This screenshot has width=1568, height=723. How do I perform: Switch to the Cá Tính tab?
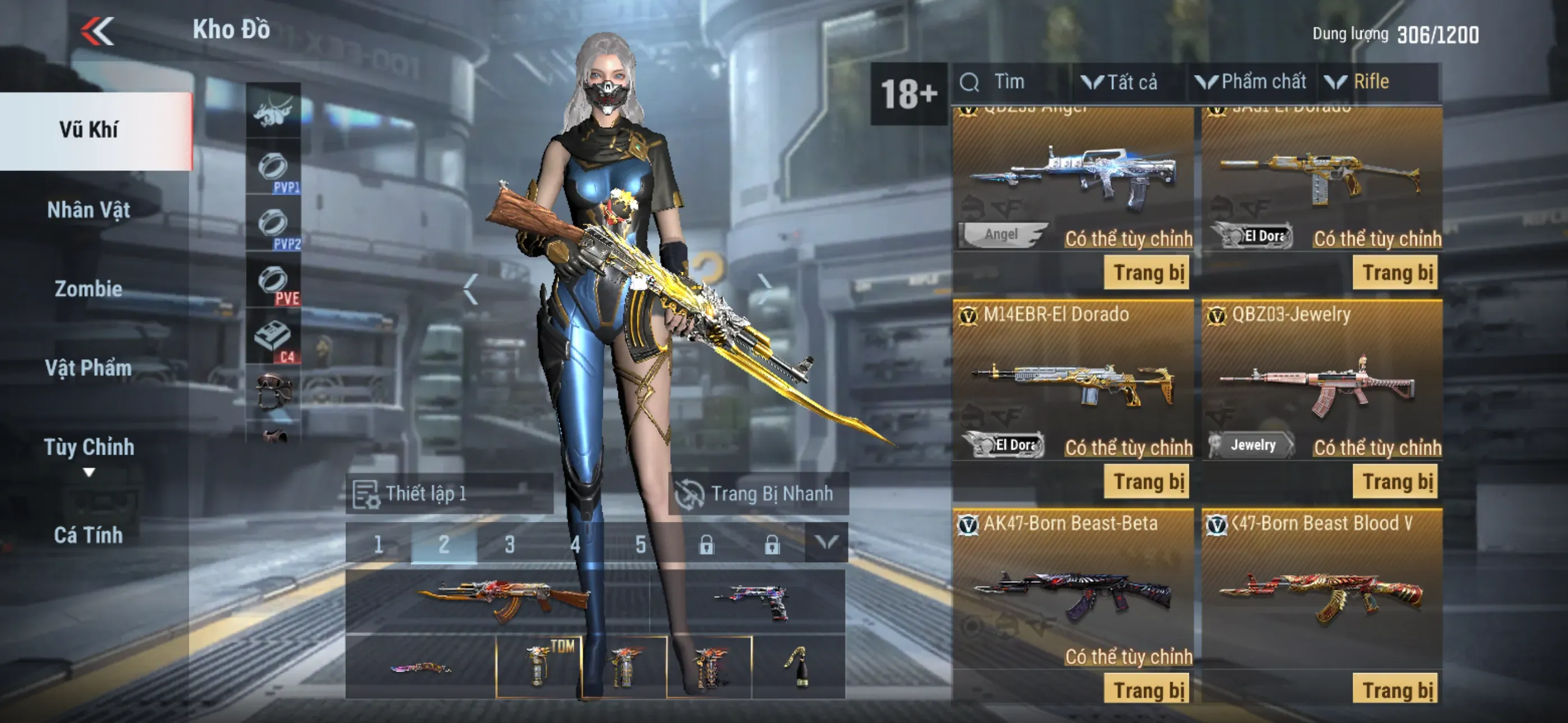point(89,535)
